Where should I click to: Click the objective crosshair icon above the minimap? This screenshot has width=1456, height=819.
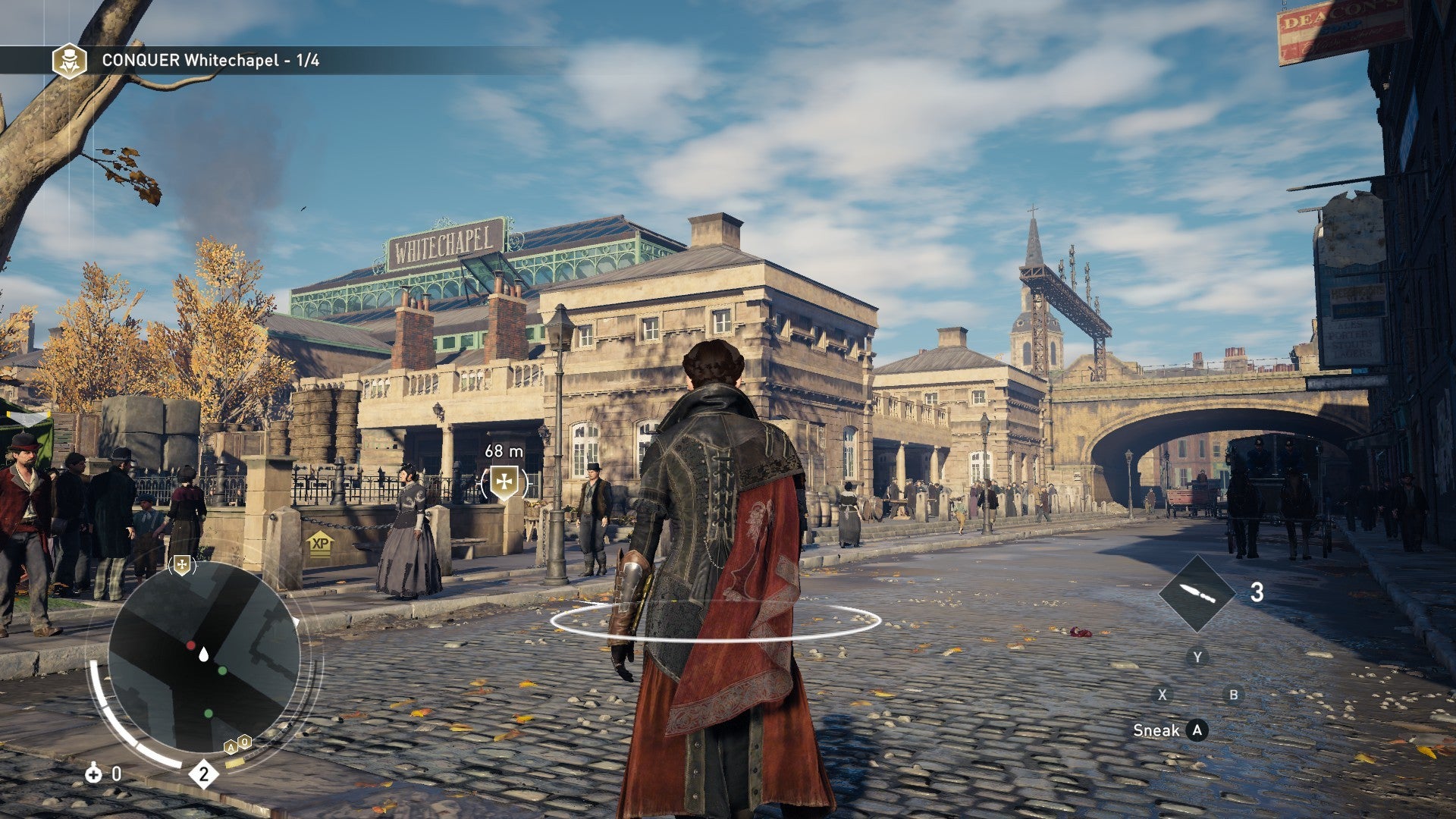pos(181,566)
